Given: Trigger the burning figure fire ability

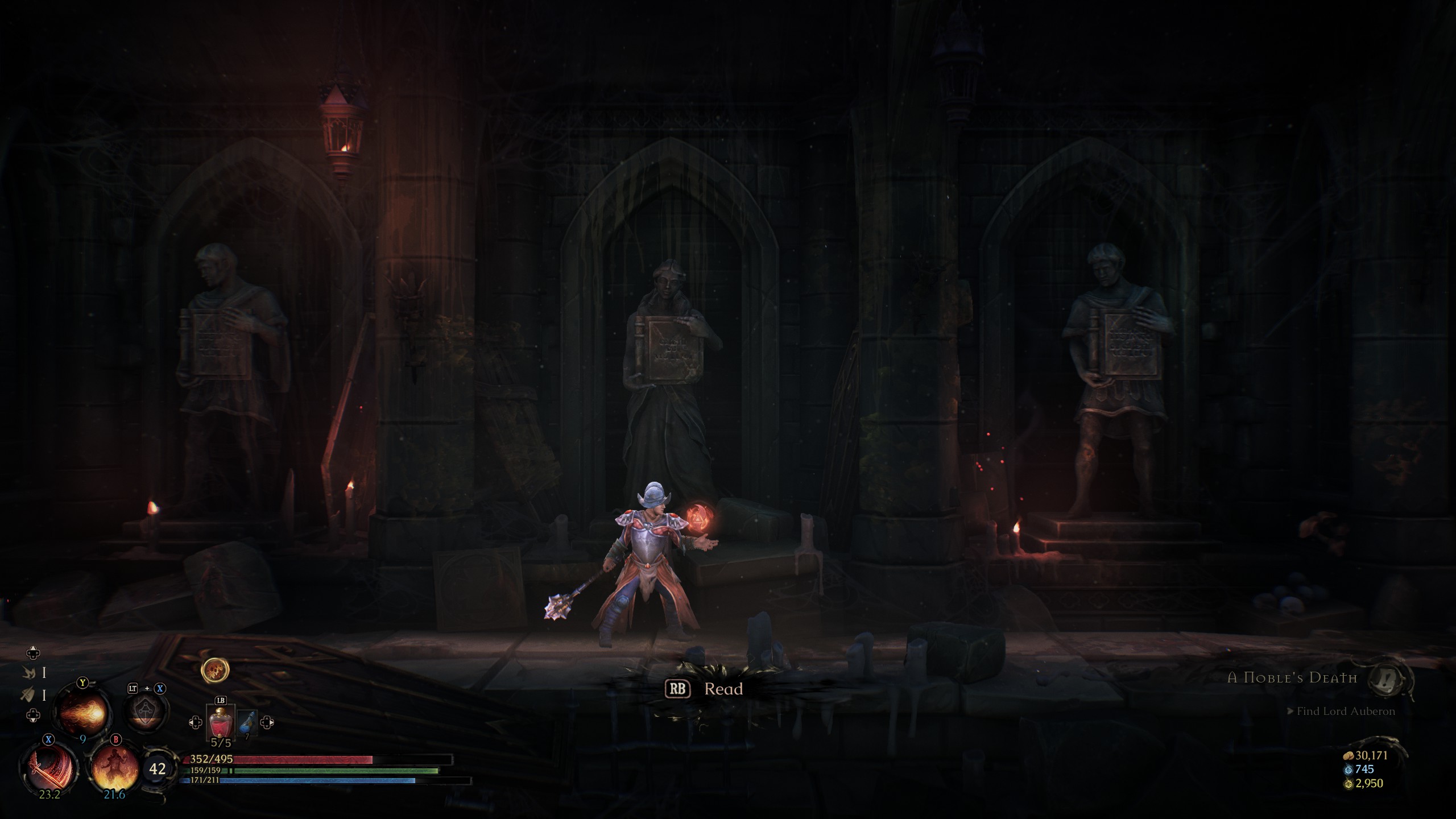Looking at the screenshot, I should [x=115, y=768].
